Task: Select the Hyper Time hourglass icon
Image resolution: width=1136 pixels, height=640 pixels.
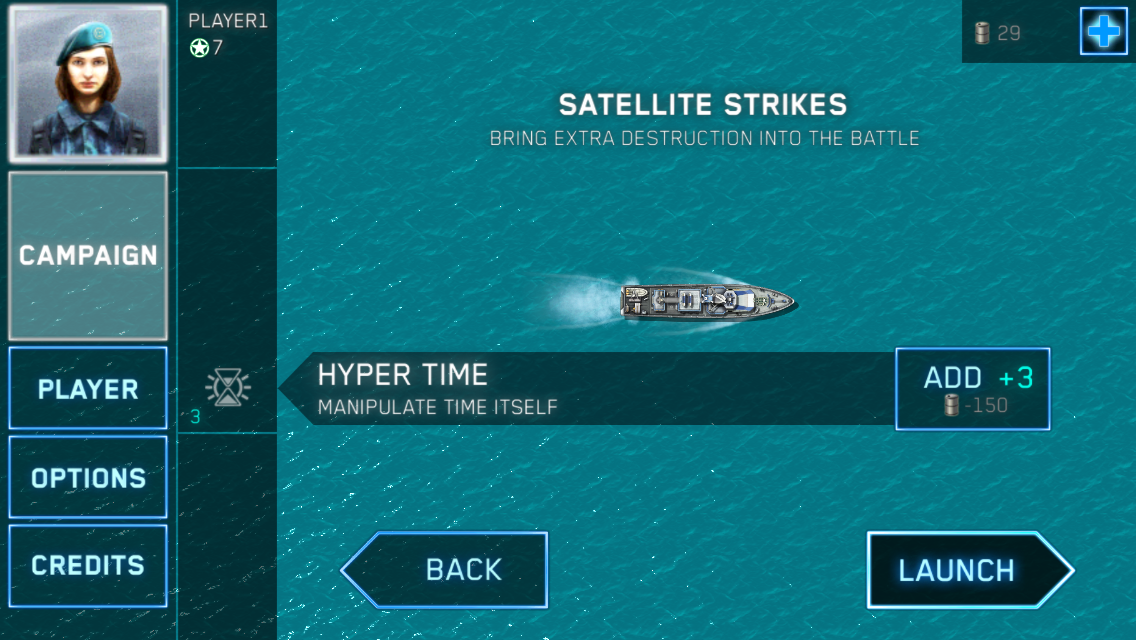Action: point(228,387)
